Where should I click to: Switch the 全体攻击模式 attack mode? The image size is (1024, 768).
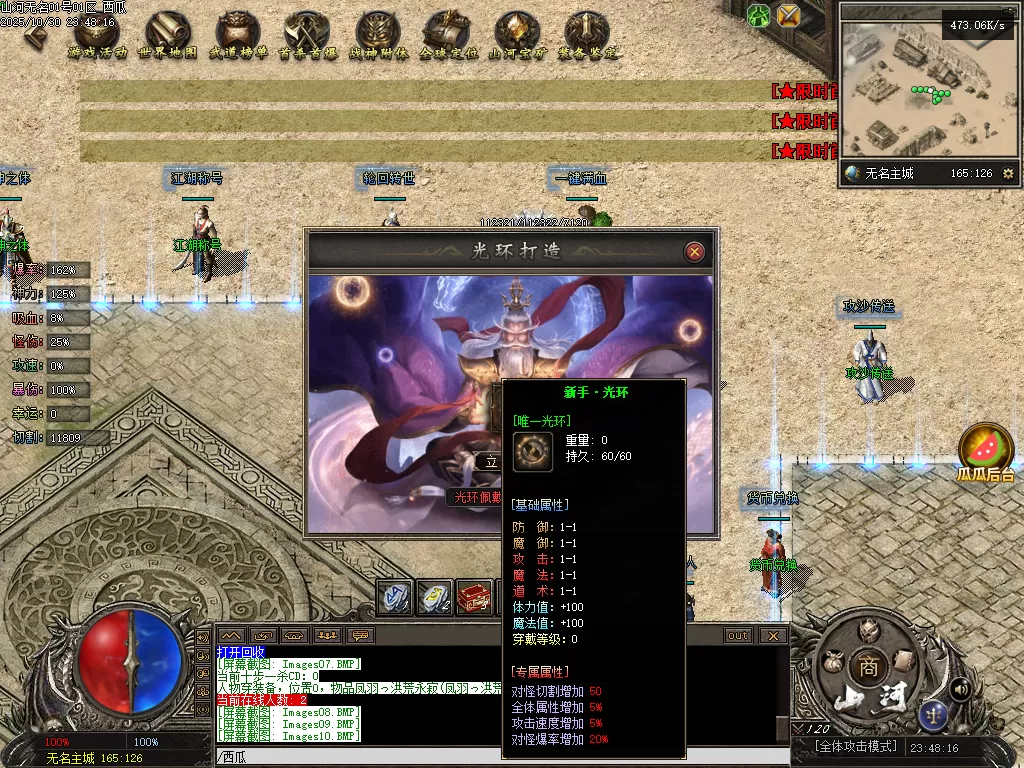[x=848, y=747]
